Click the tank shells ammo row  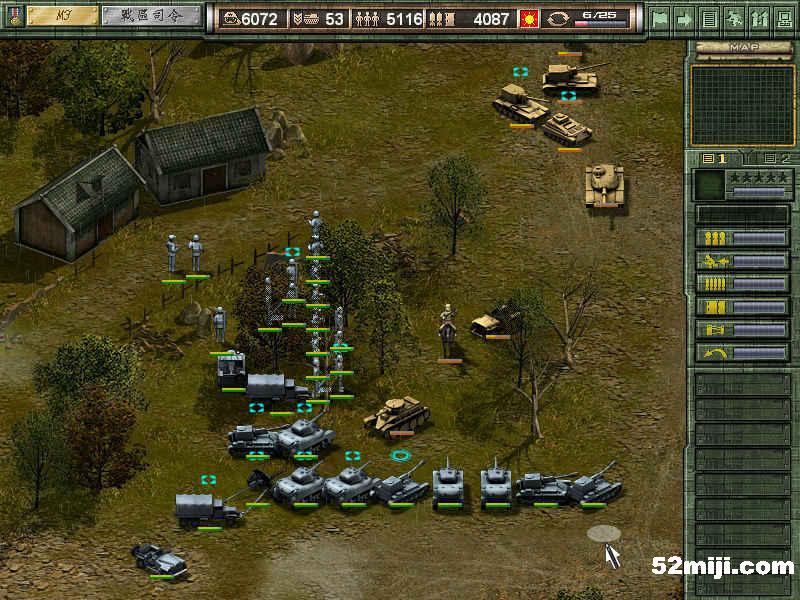[x=742, y=307]
